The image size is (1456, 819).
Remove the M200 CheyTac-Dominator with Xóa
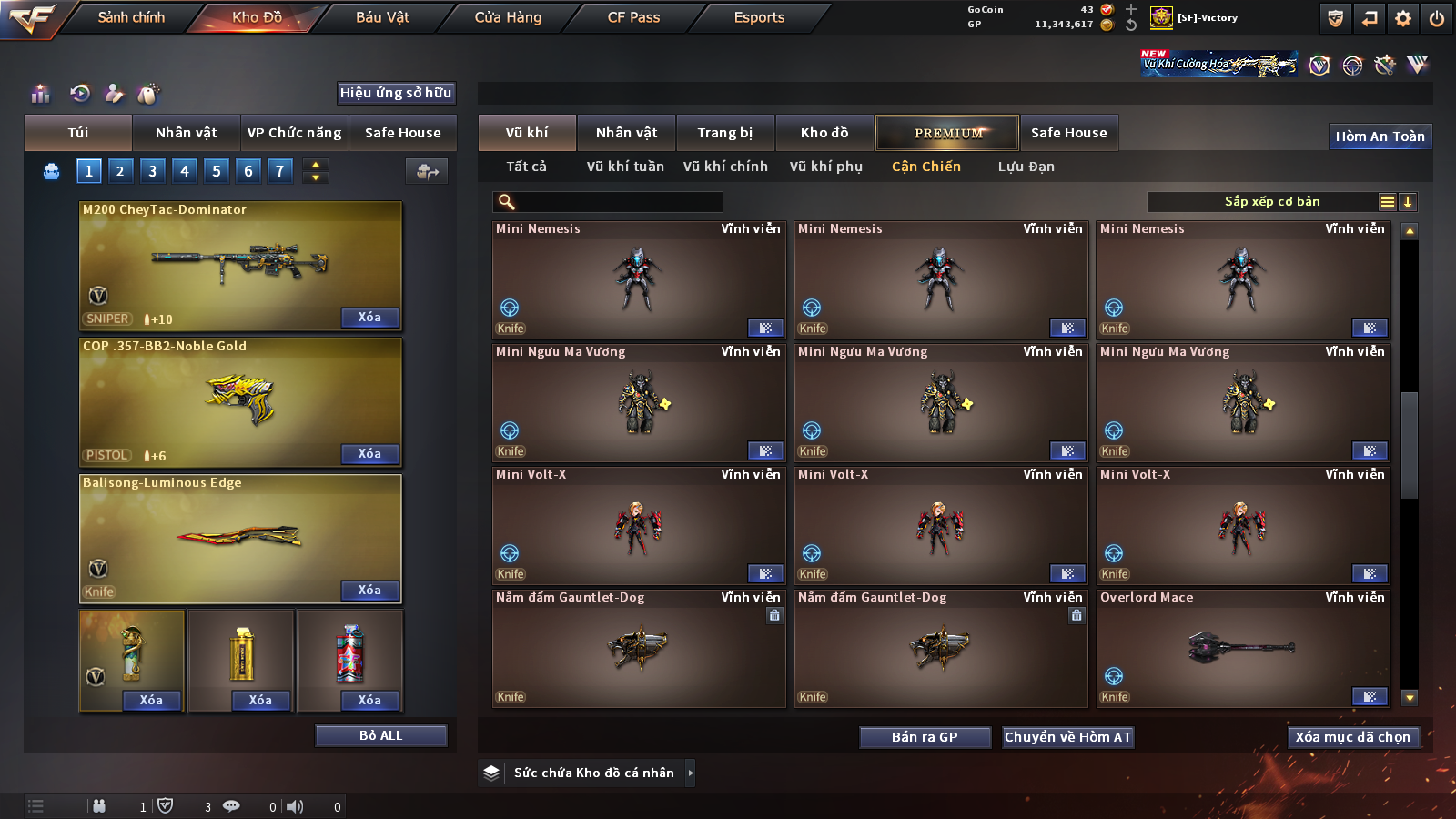[369, 318]
